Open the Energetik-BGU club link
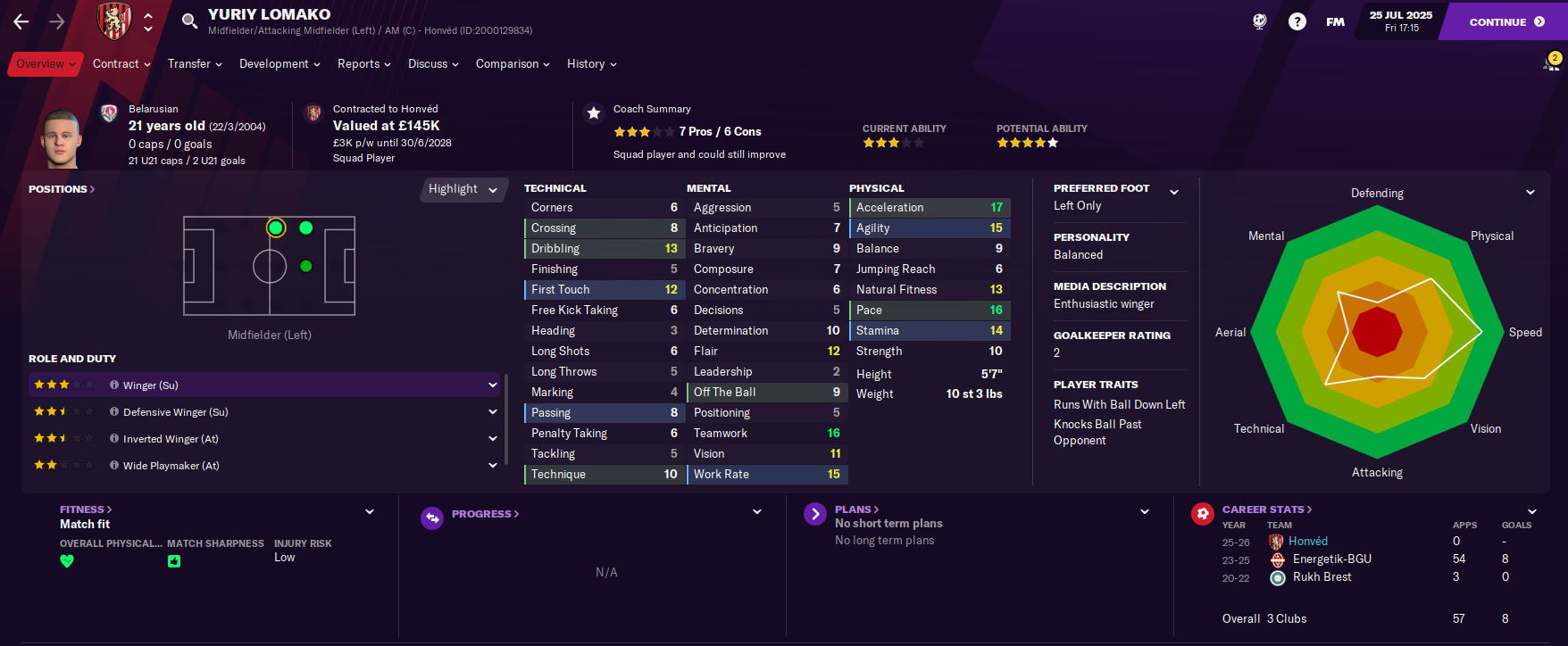Viewport: 1568px width, 646px height. pyautogui.click(x=1331, y=559)
